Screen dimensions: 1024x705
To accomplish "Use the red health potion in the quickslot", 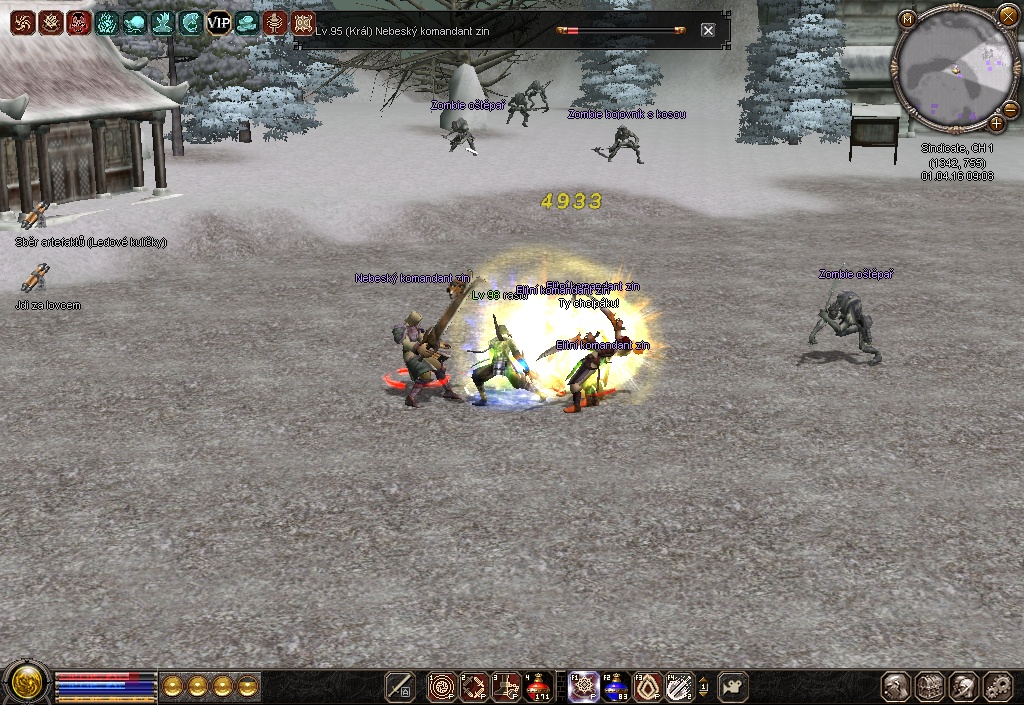I will click(x=538, y=686).
